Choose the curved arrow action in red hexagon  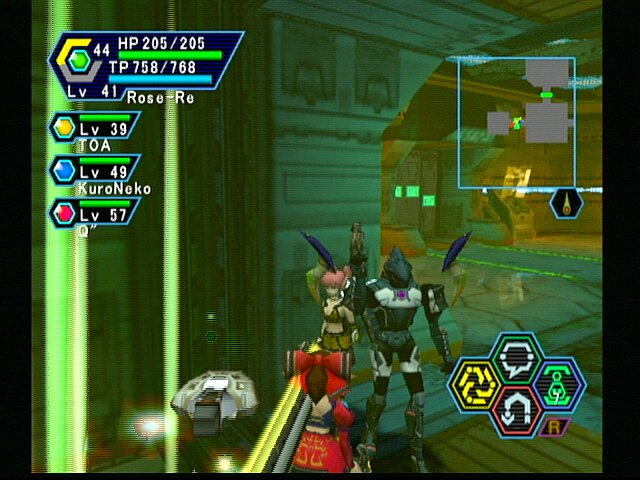click(x=516, y=407)
